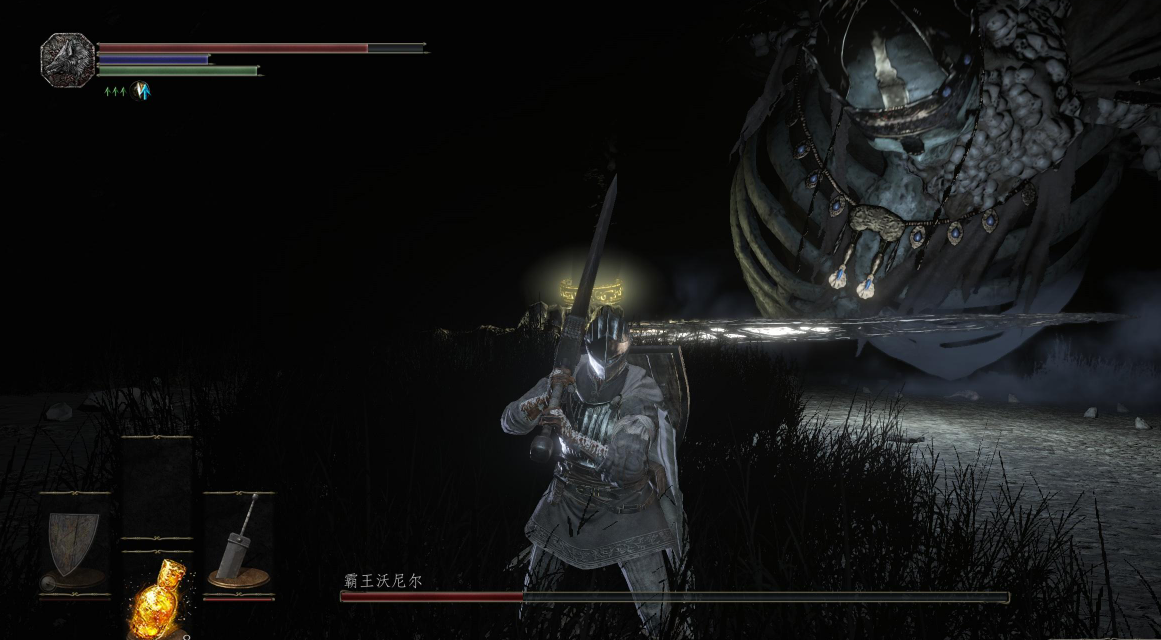Use the Estus Flask item slot
This screenshot has height=640, width=1161.
pos(157,598)
